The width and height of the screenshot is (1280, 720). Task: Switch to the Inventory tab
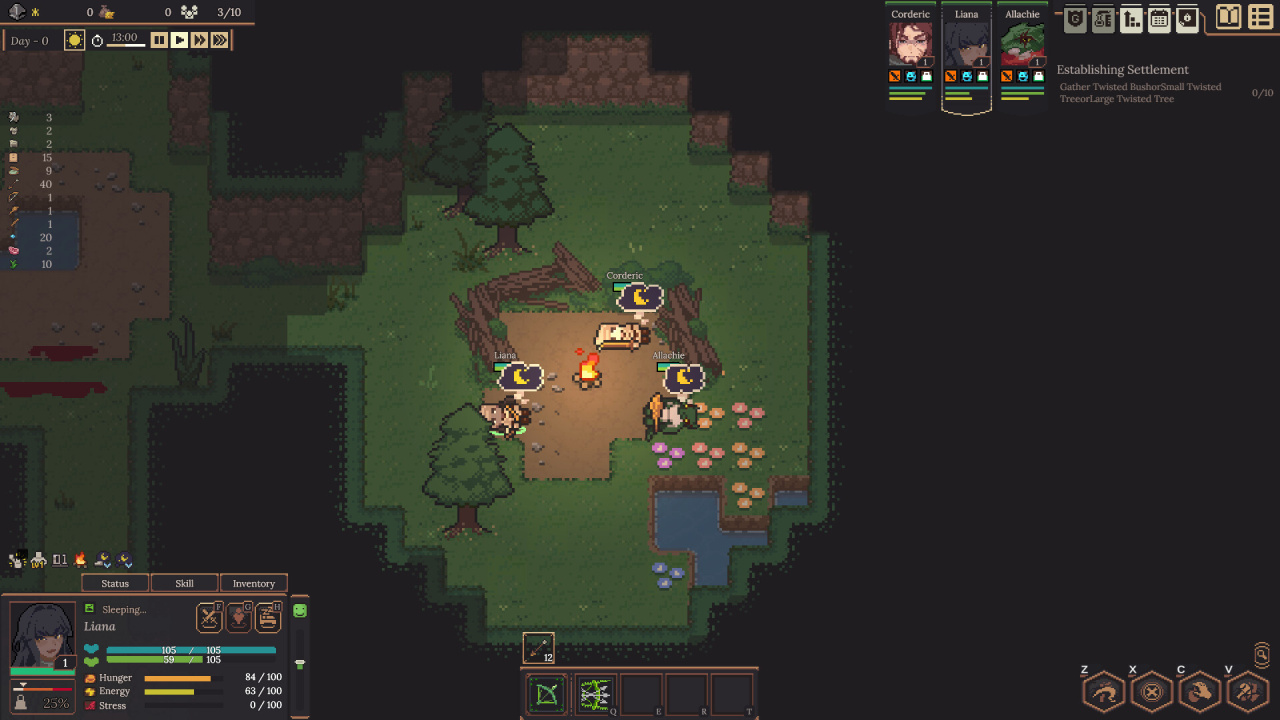click(x=253, y=583)
